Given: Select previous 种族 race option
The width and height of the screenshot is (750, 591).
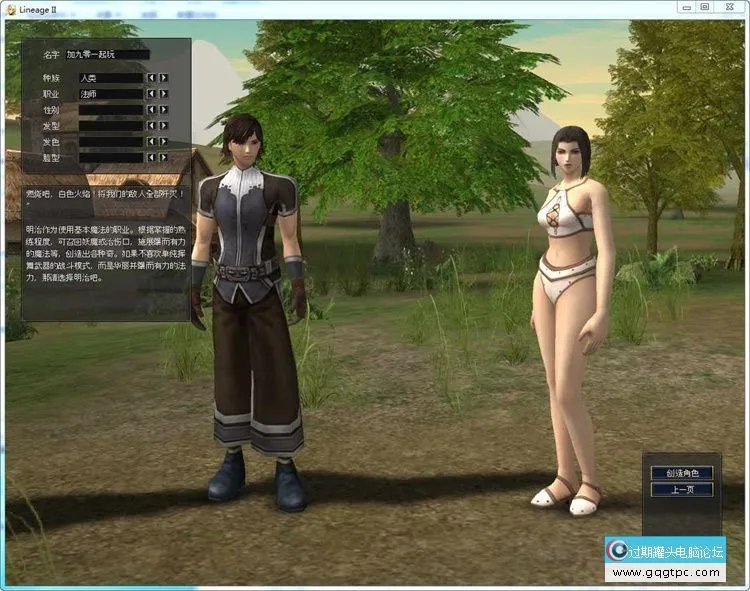Looking at the screenshot, I should tap(151, 77).
